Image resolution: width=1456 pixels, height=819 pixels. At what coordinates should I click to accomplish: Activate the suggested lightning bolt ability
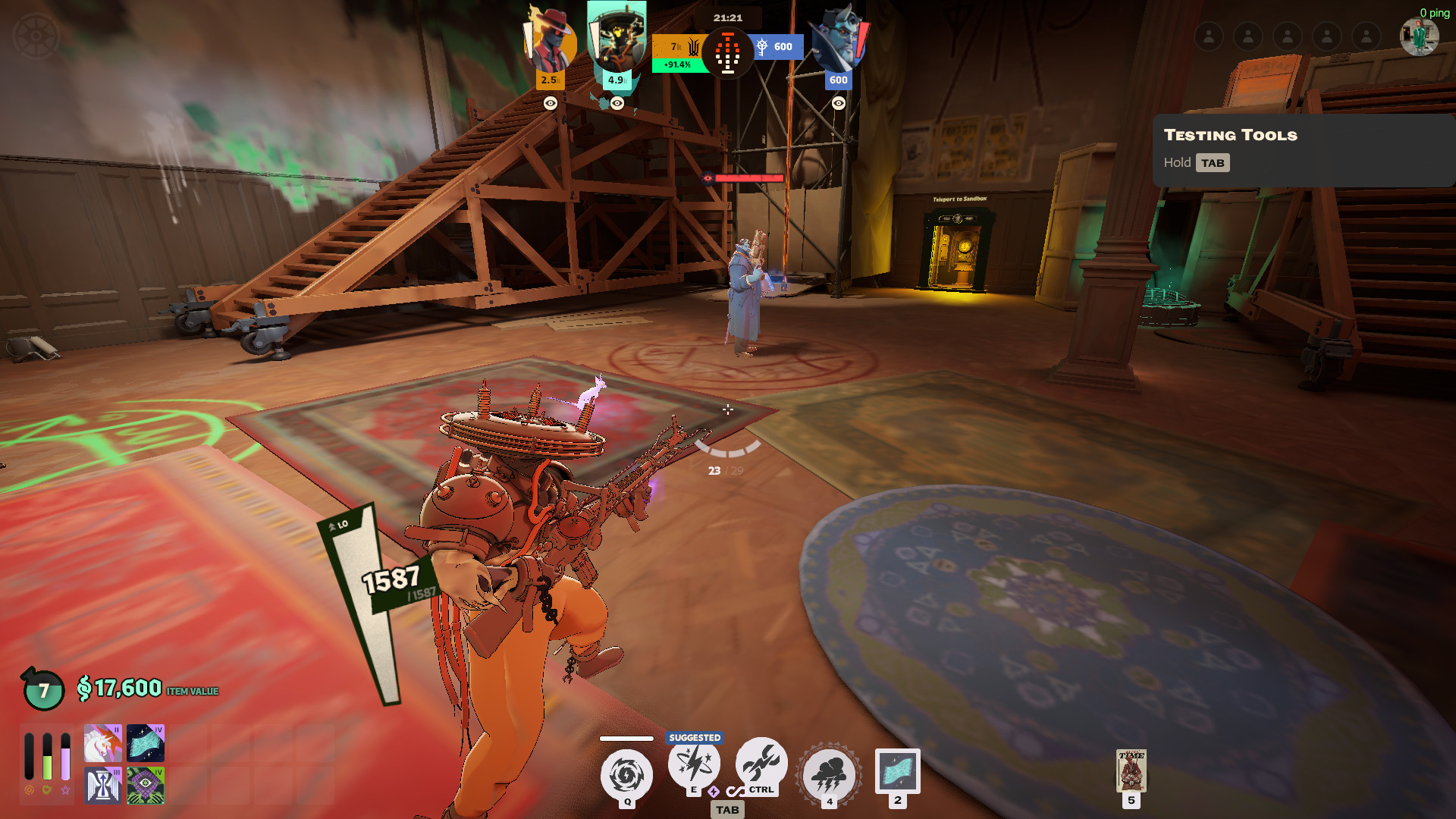click(694, 764)
